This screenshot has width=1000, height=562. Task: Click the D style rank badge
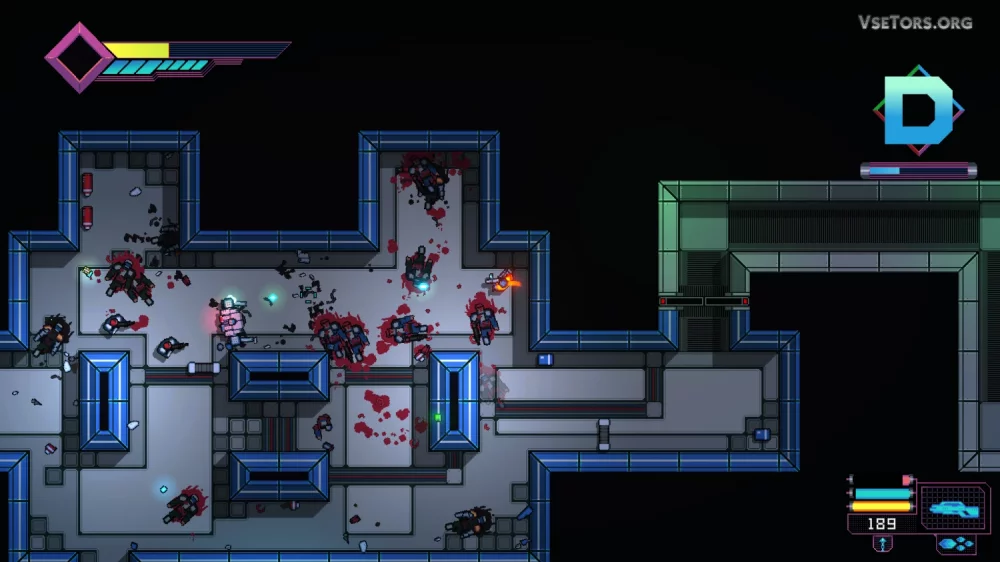[919, 110]
